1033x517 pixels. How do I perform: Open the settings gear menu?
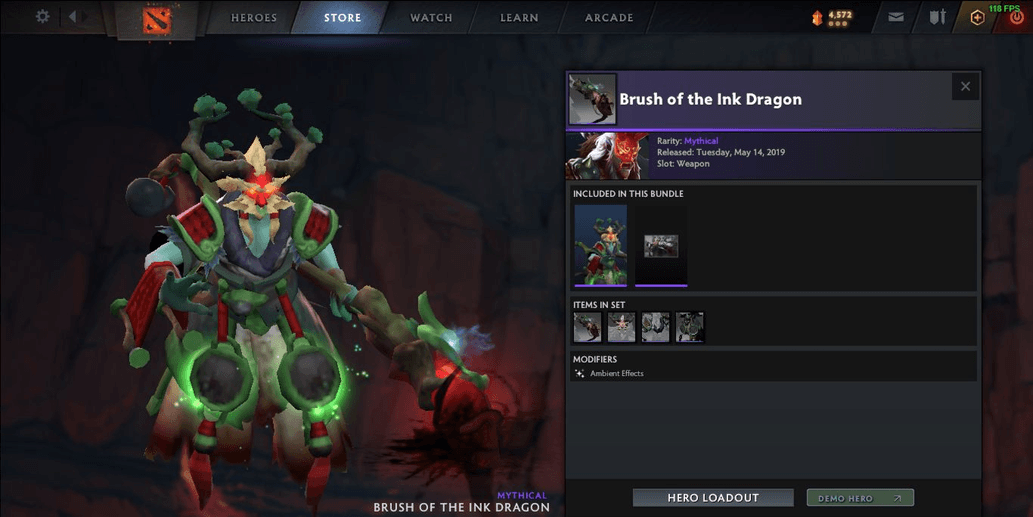(43, 17)
